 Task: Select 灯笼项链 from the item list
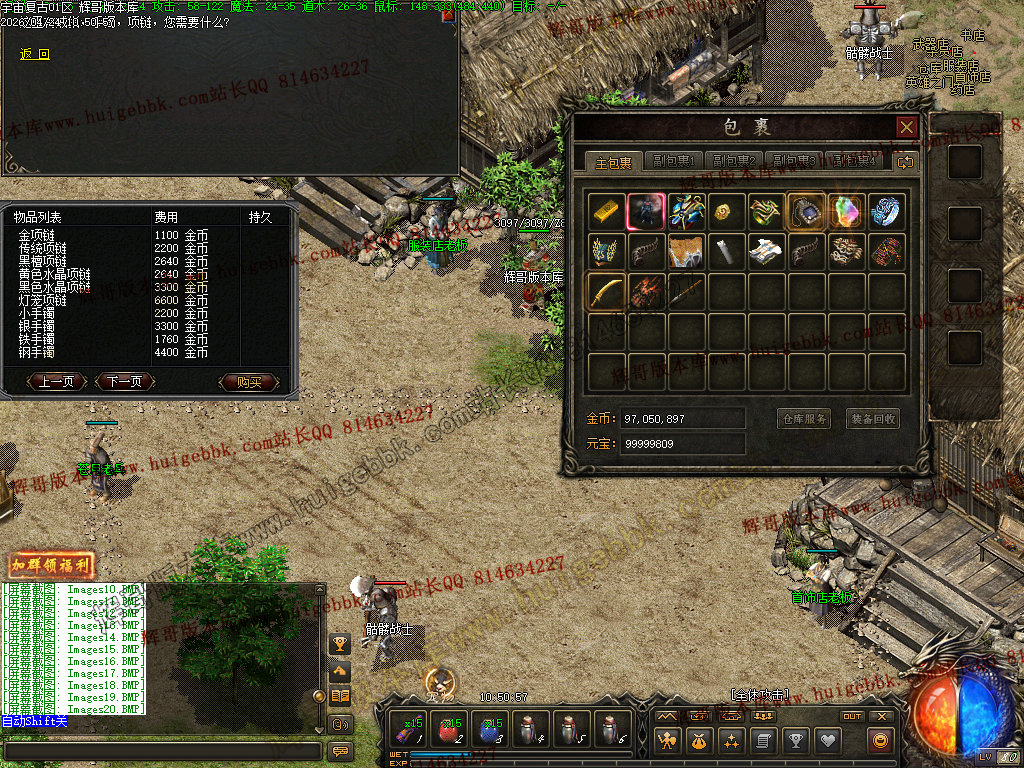(43, 300)
